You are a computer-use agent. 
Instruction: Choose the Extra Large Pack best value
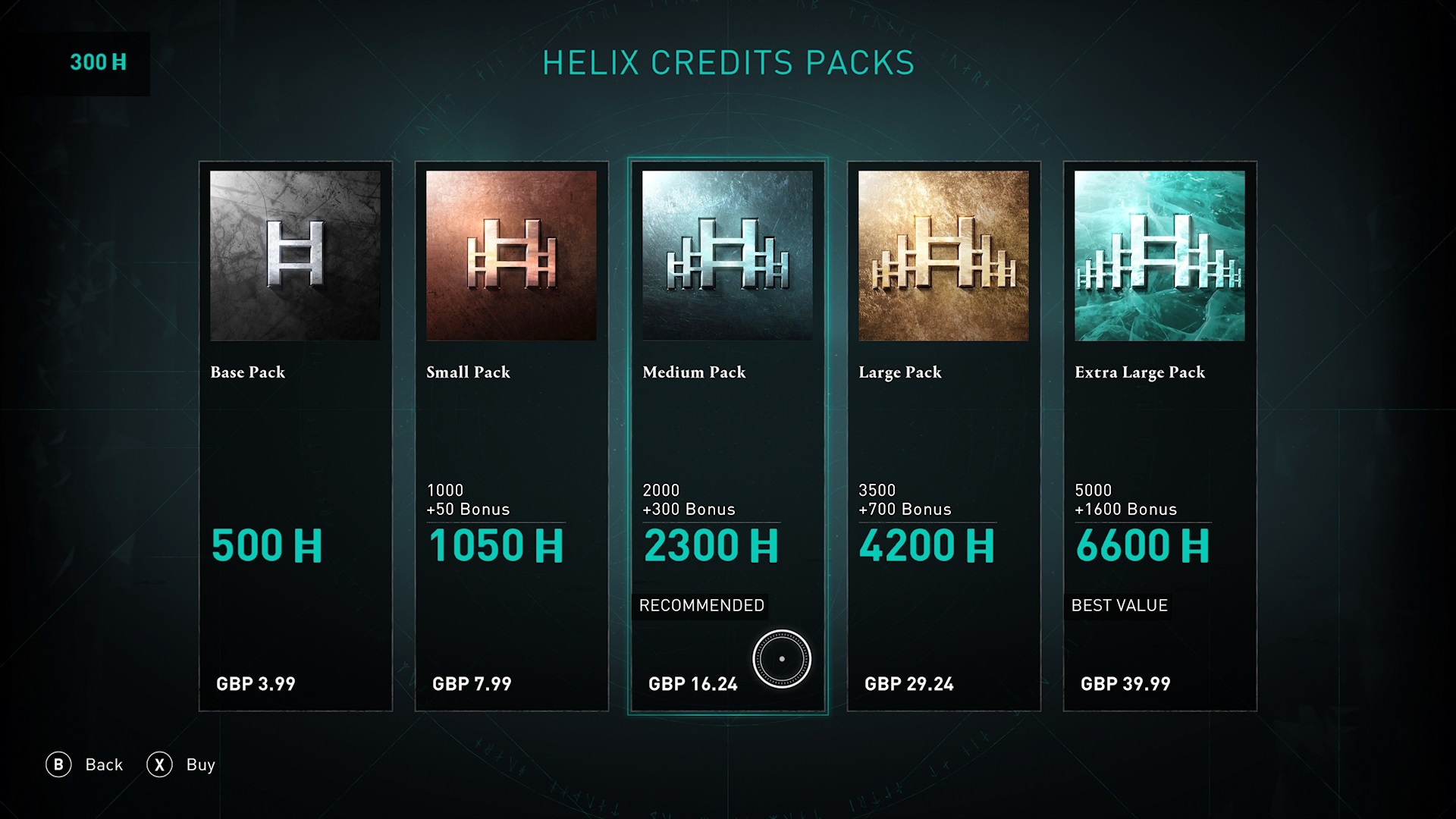pyautogui.click(x=1159, y=436)
